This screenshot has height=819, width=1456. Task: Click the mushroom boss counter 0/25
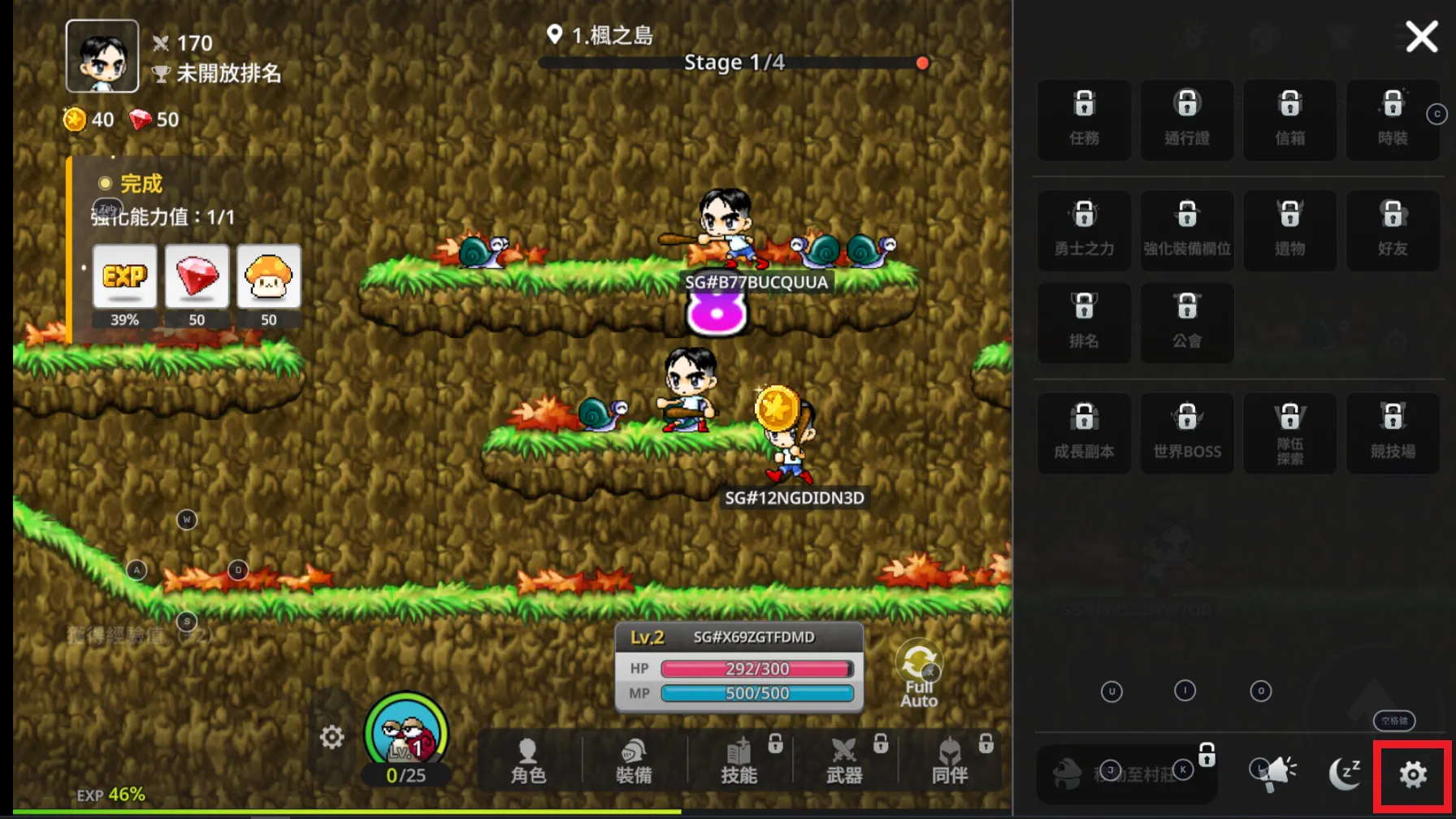(x=406, y=739)
